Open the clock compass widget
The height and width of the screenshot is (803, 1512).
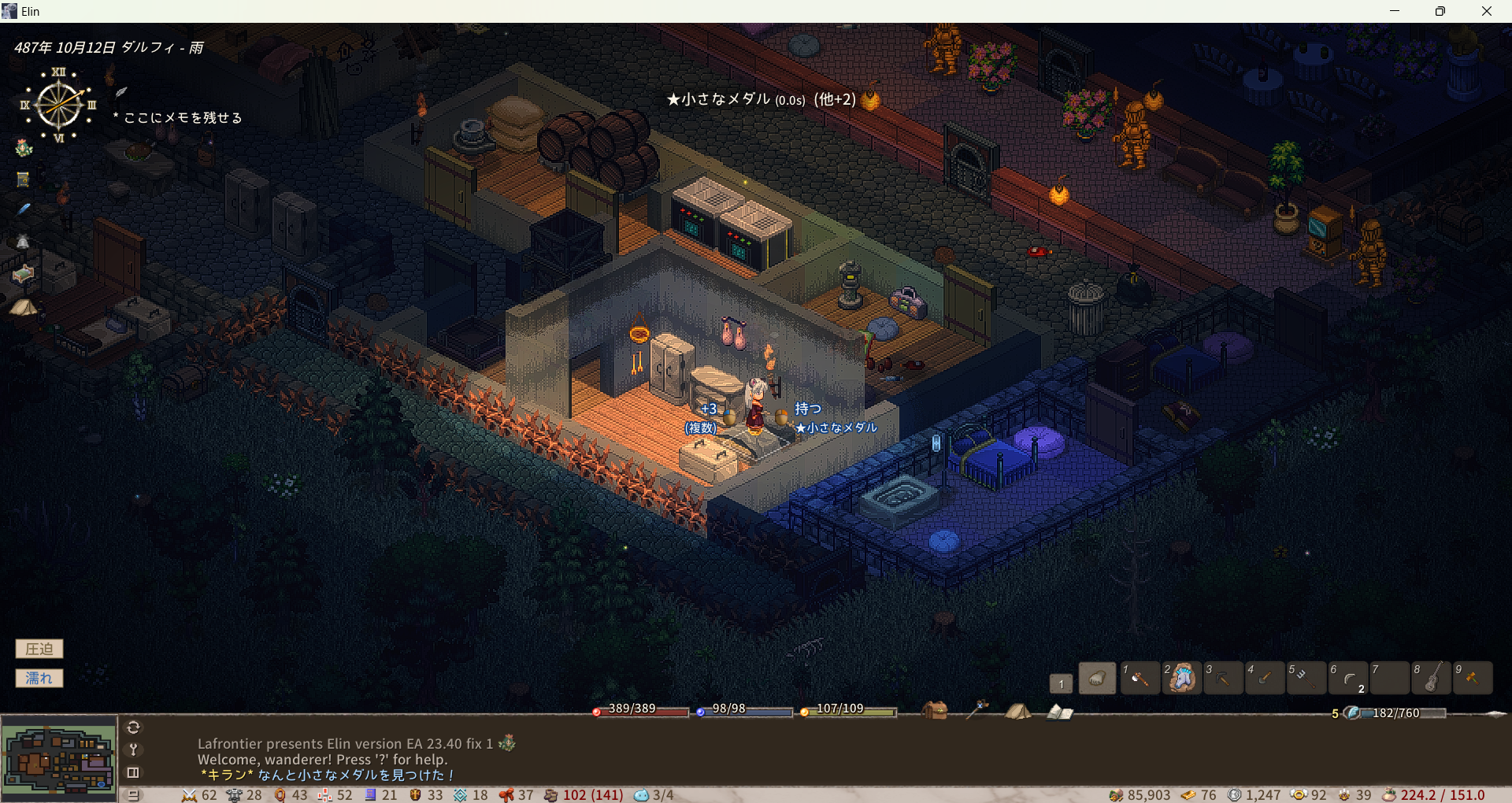(59, 105)
